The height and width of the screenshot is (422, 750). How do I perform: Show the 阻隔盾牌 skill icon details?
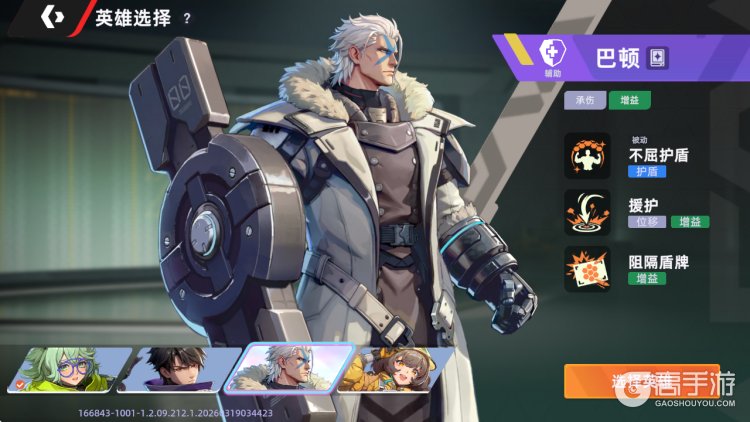[x=587, y=269]
